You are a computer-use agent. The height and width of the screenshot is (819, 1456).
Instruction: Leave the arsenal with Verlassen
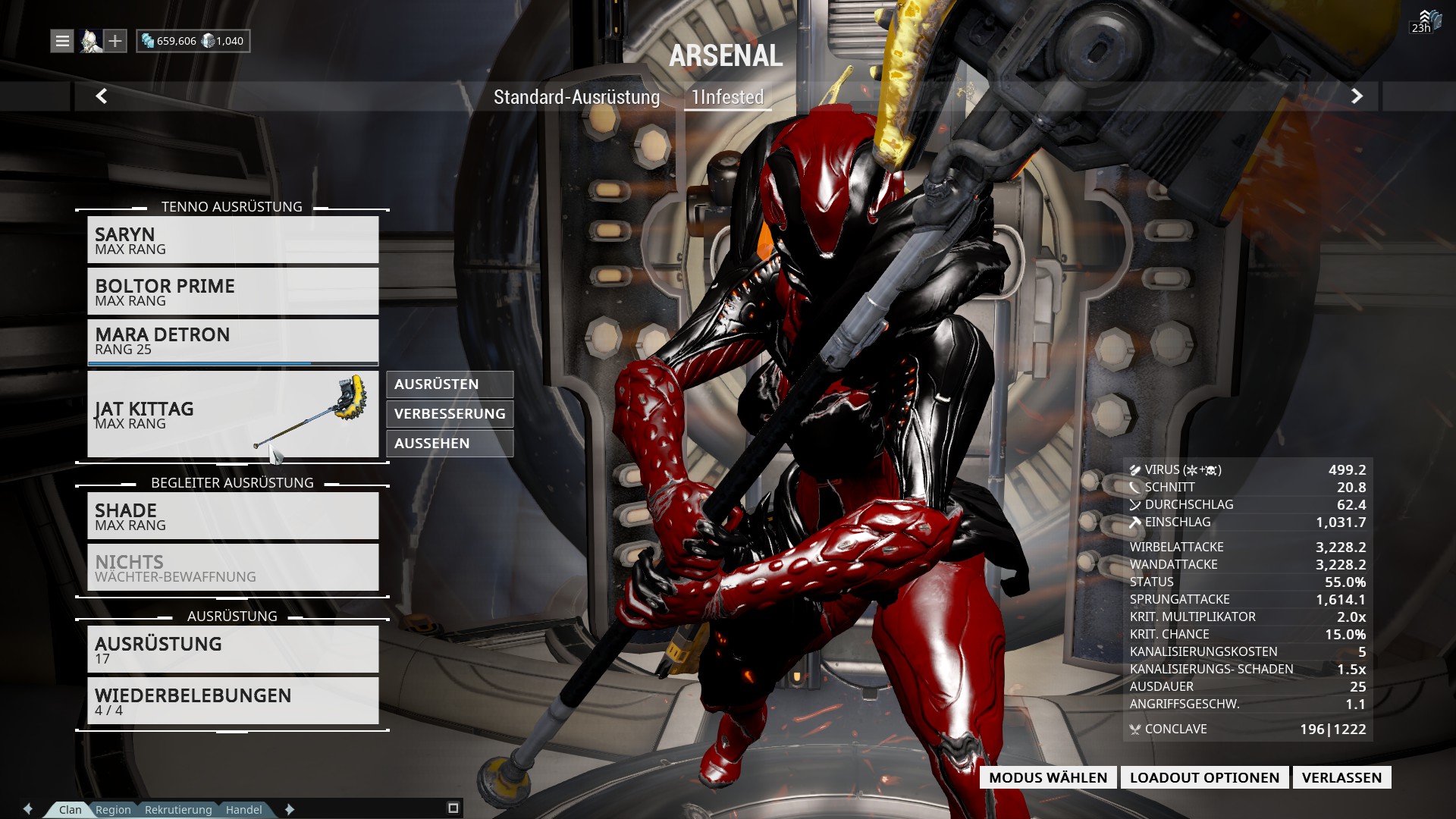1341,777
